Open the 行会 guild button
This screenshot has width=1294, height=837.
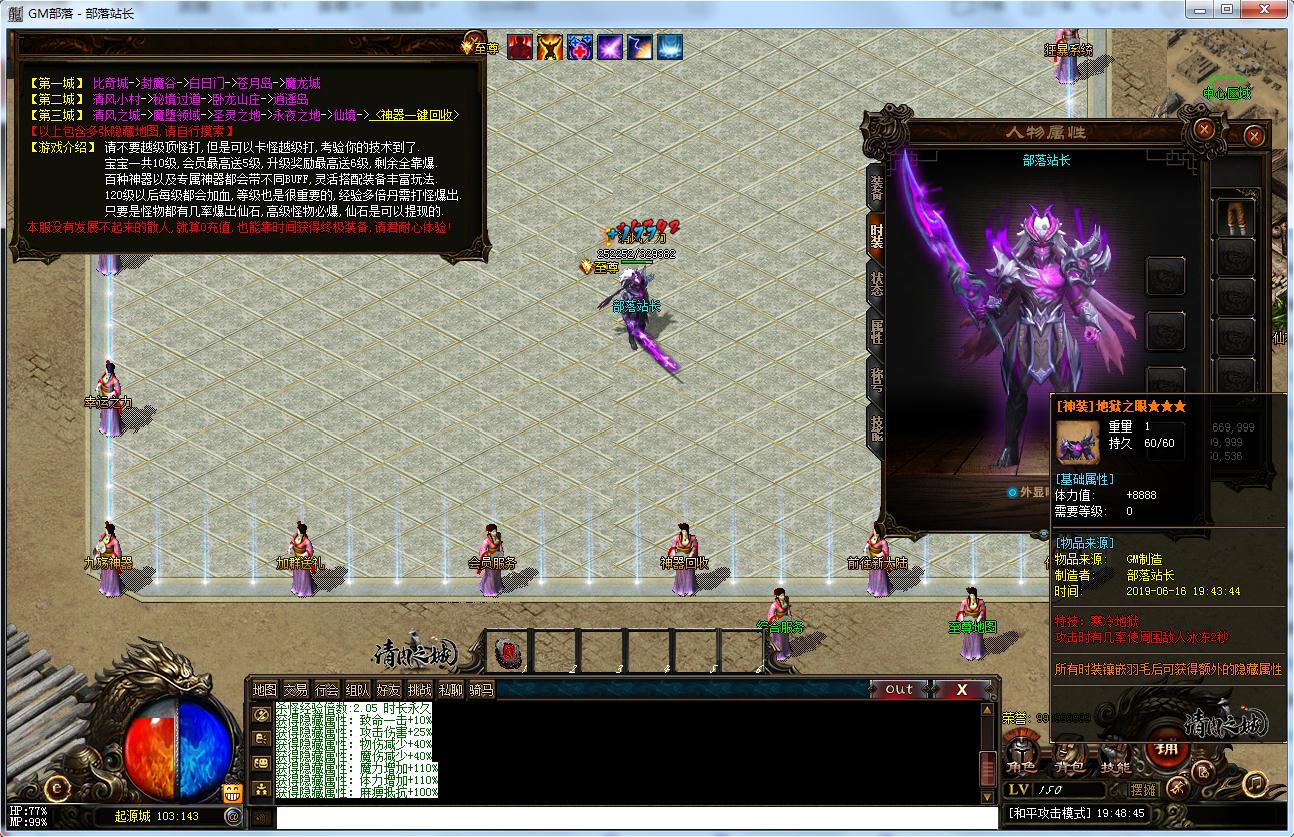[326, 689]
